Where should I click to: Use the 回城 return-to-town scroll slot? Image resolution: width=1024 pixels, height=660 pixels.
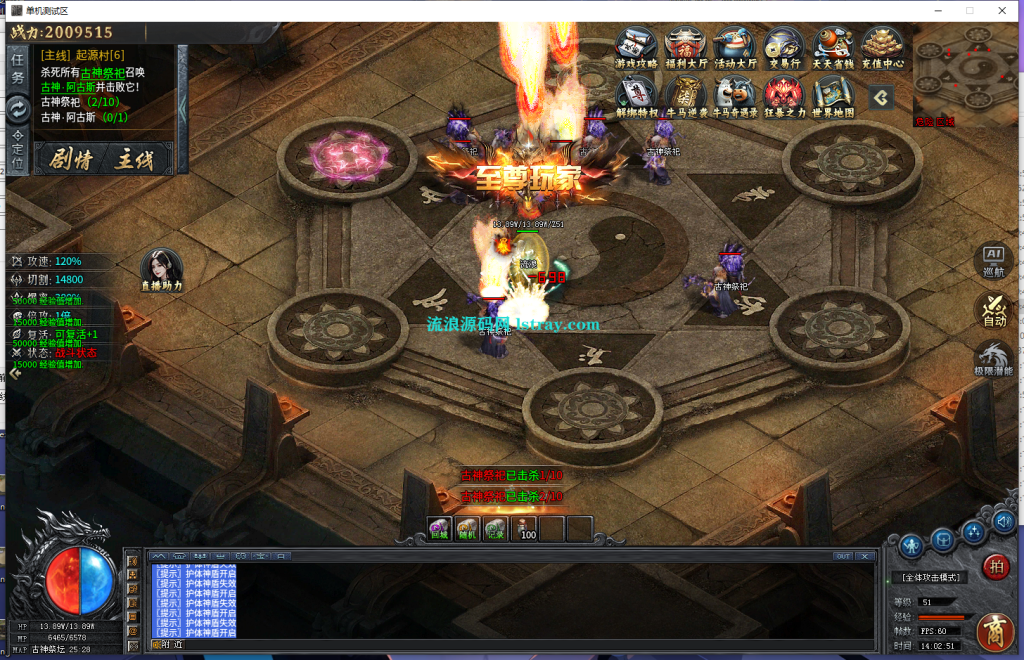coord(439,529)
